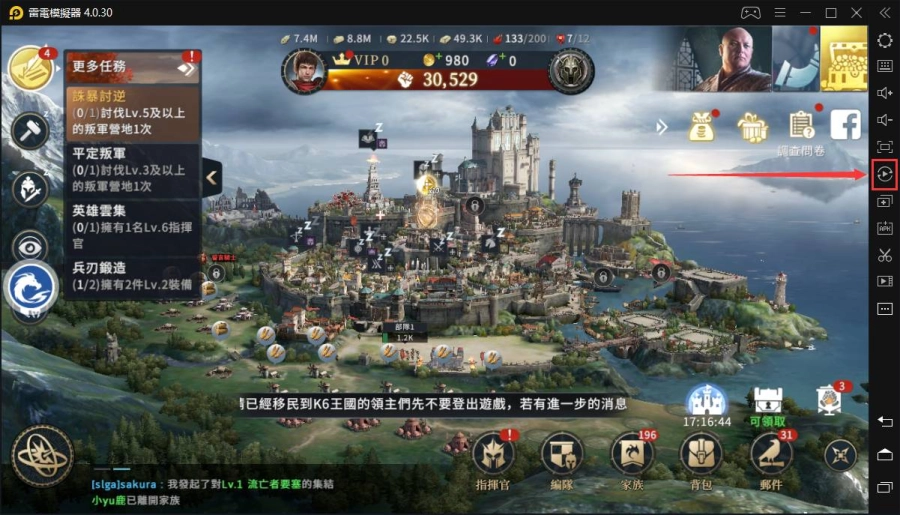Open the 指揮官 commander menu

493,455
